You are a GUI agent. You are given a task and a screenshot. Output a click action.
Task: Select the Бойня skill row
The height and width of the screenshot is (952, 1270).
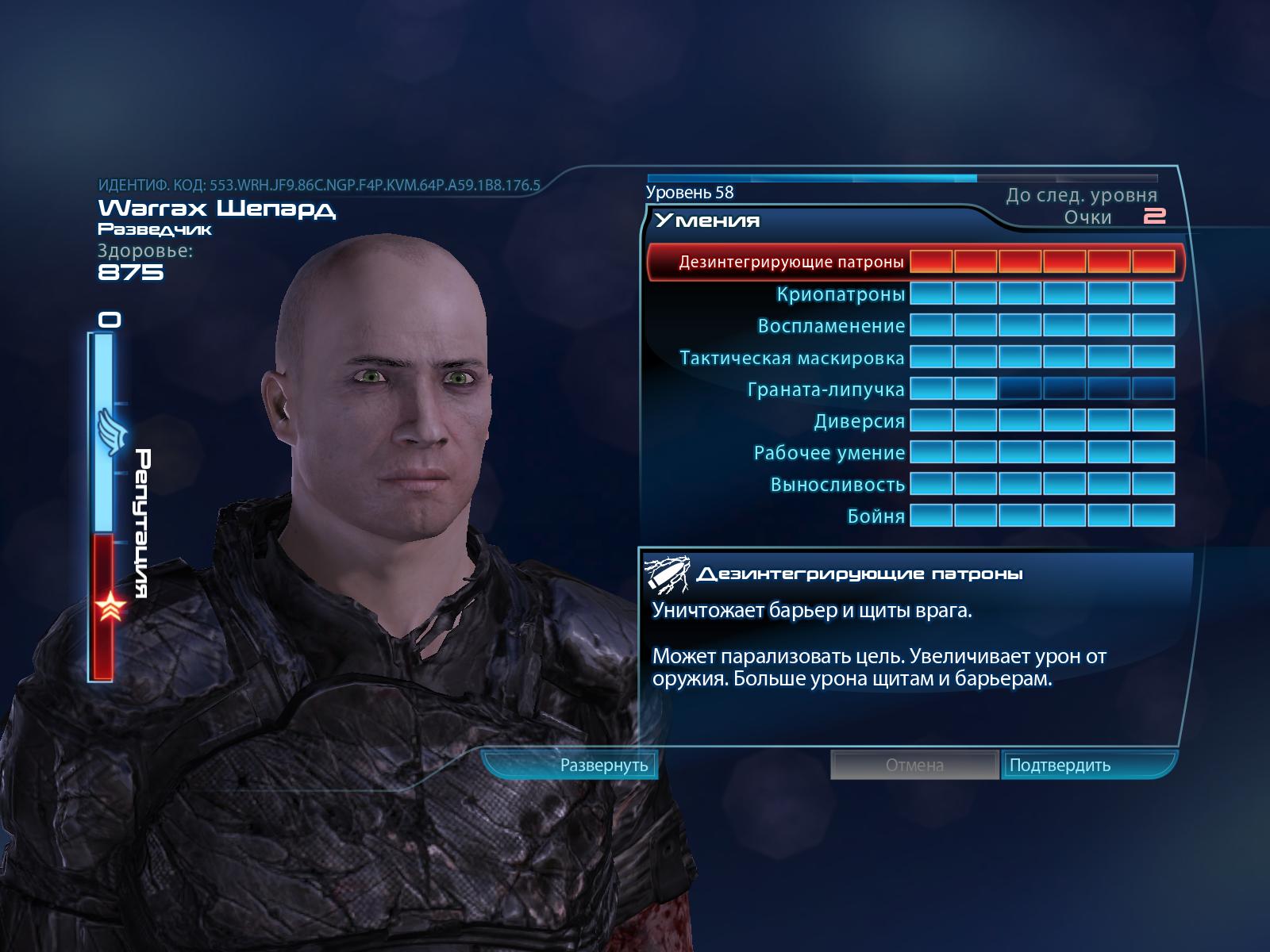876,516
